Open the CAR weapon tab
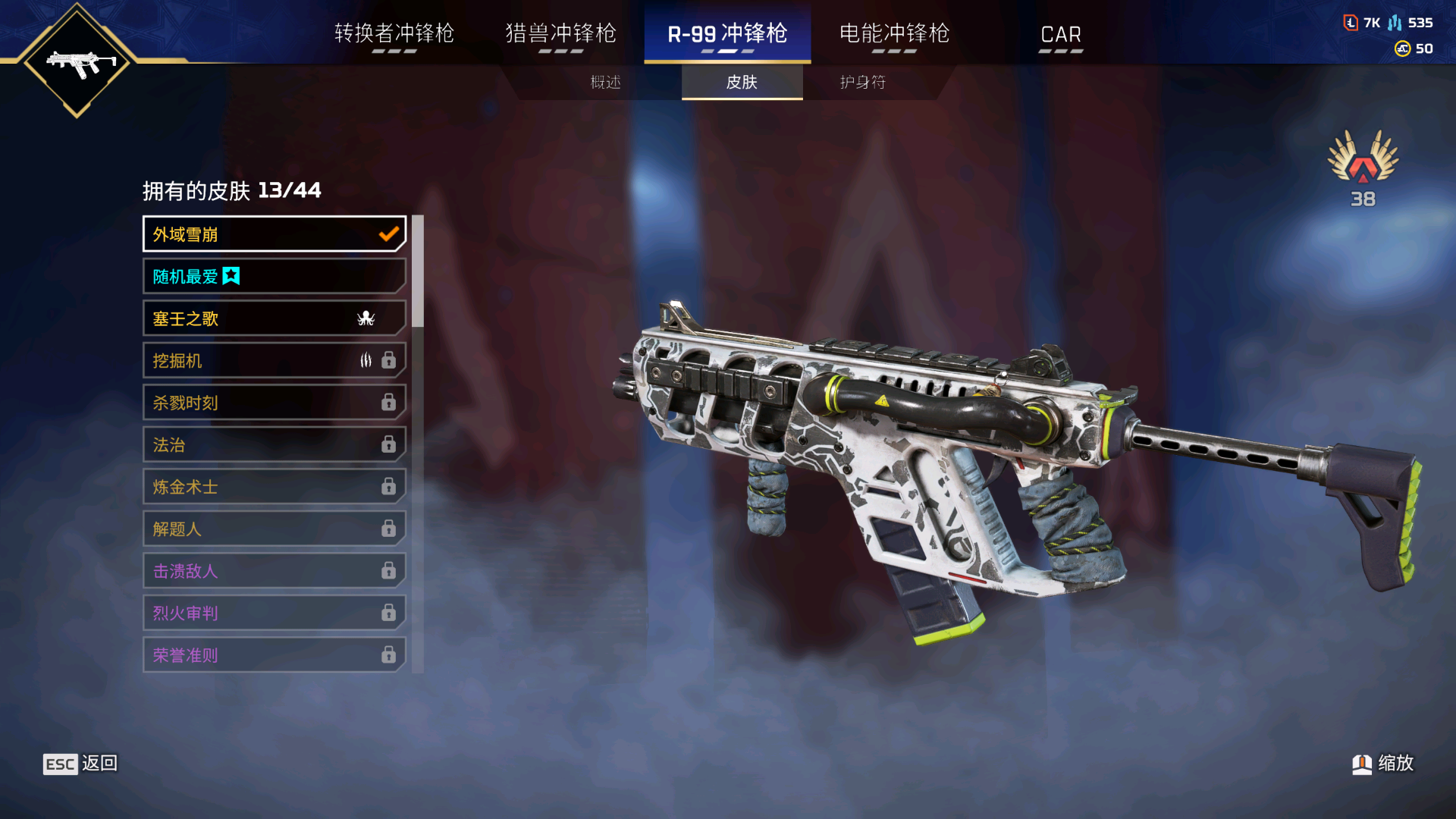 tap(1060, 35)
